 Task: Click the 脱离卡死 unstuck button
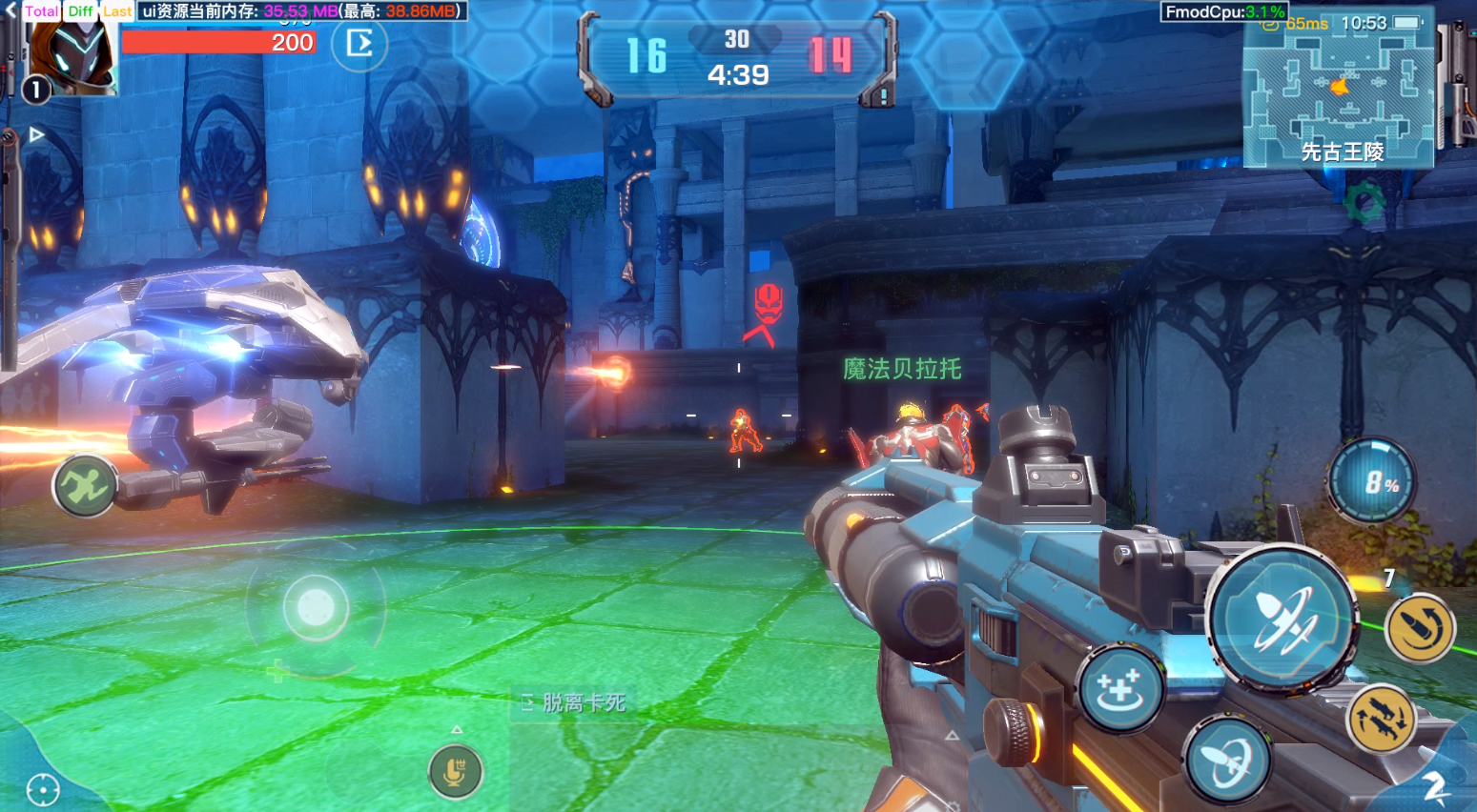click(574, 703)
